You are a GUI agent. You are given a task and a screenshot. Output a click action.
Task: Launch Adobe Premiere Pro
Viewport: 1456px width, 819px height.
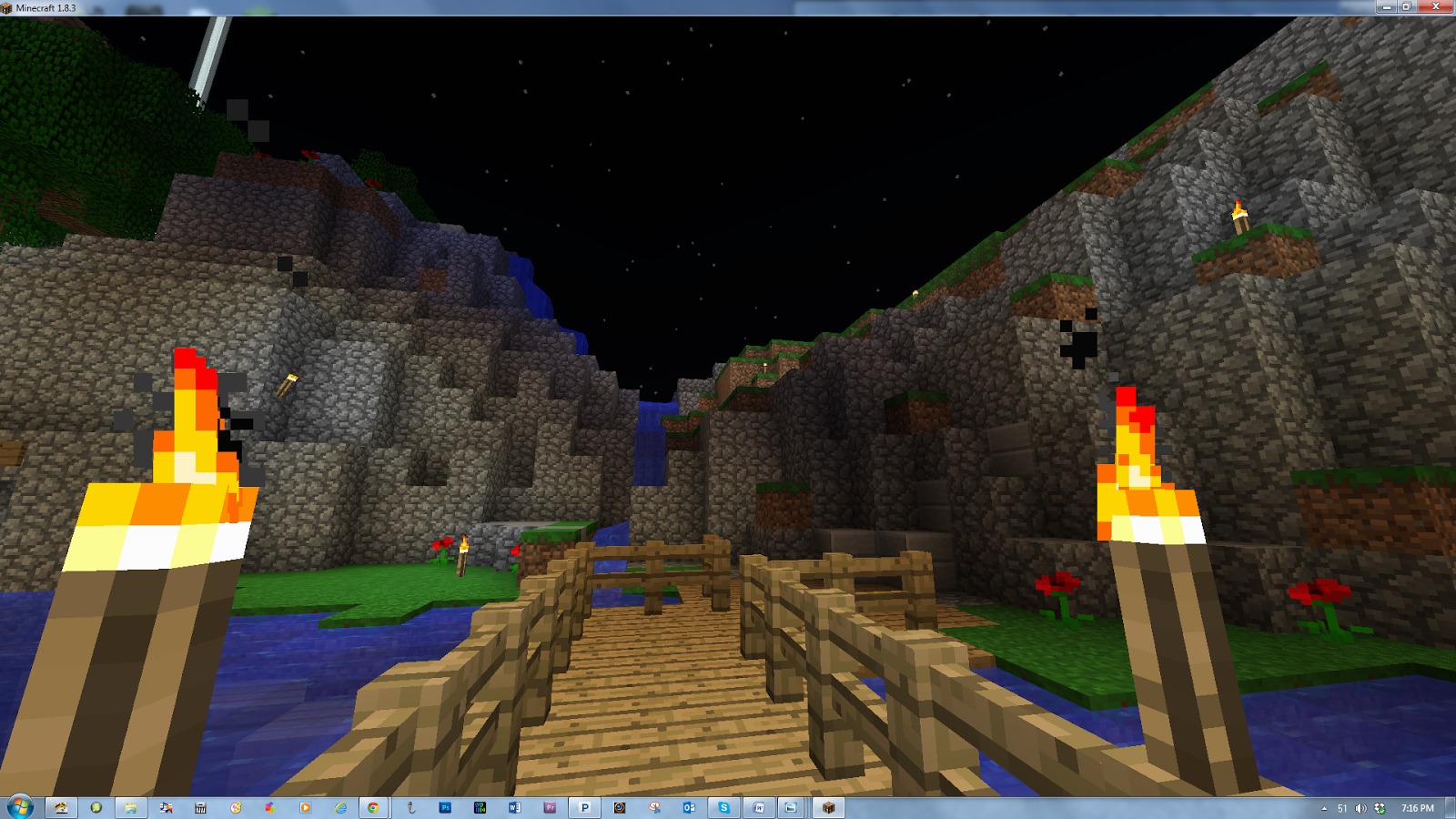point(549,806)
